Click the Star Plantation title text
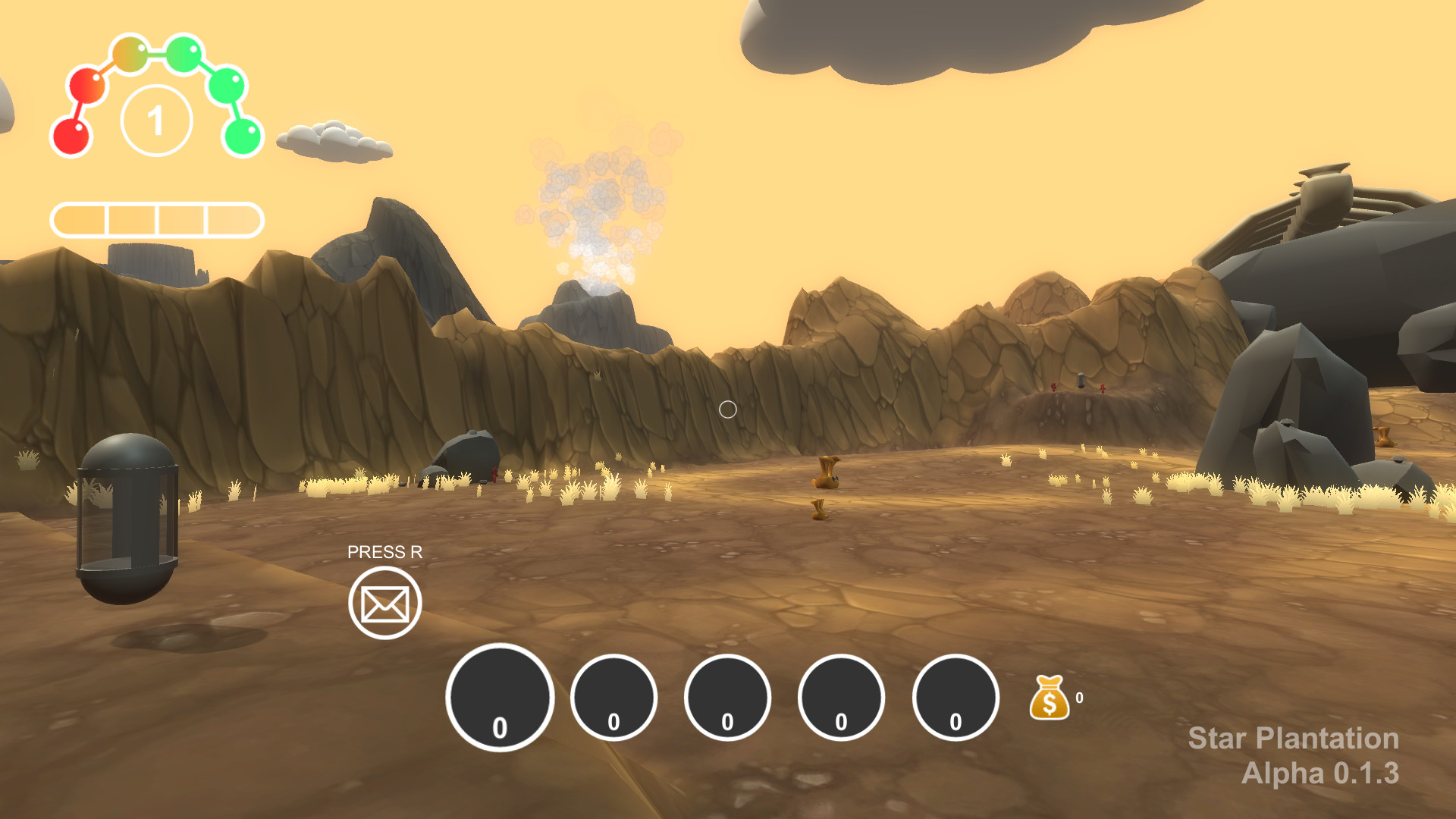Image resolution: width=1456 pixels, height=819 pixels. coord(1292,739)
